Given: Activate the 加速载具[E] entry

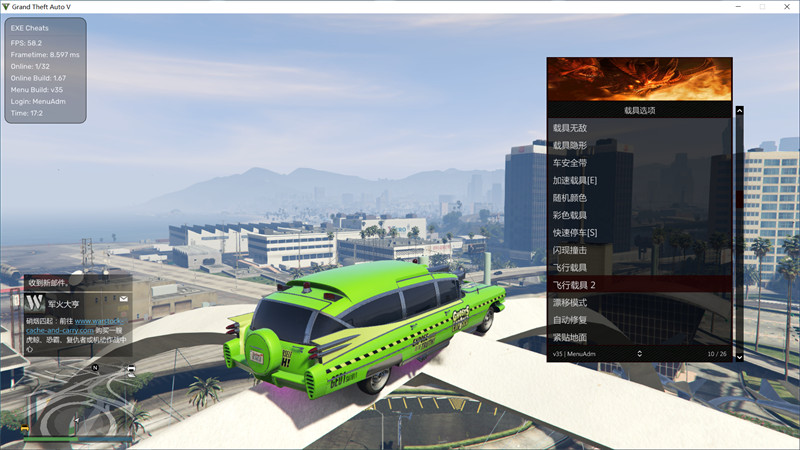Looking at the screenshot, I should (x=575, y=180).
